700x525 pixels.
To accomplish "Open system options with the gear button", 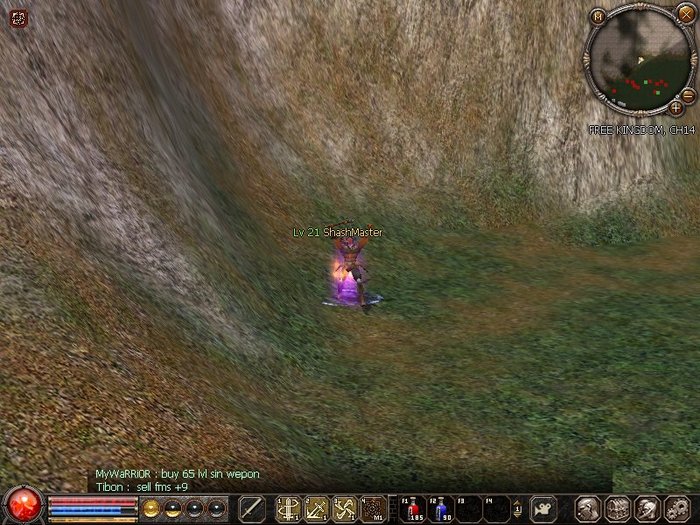I will point(675,508).
